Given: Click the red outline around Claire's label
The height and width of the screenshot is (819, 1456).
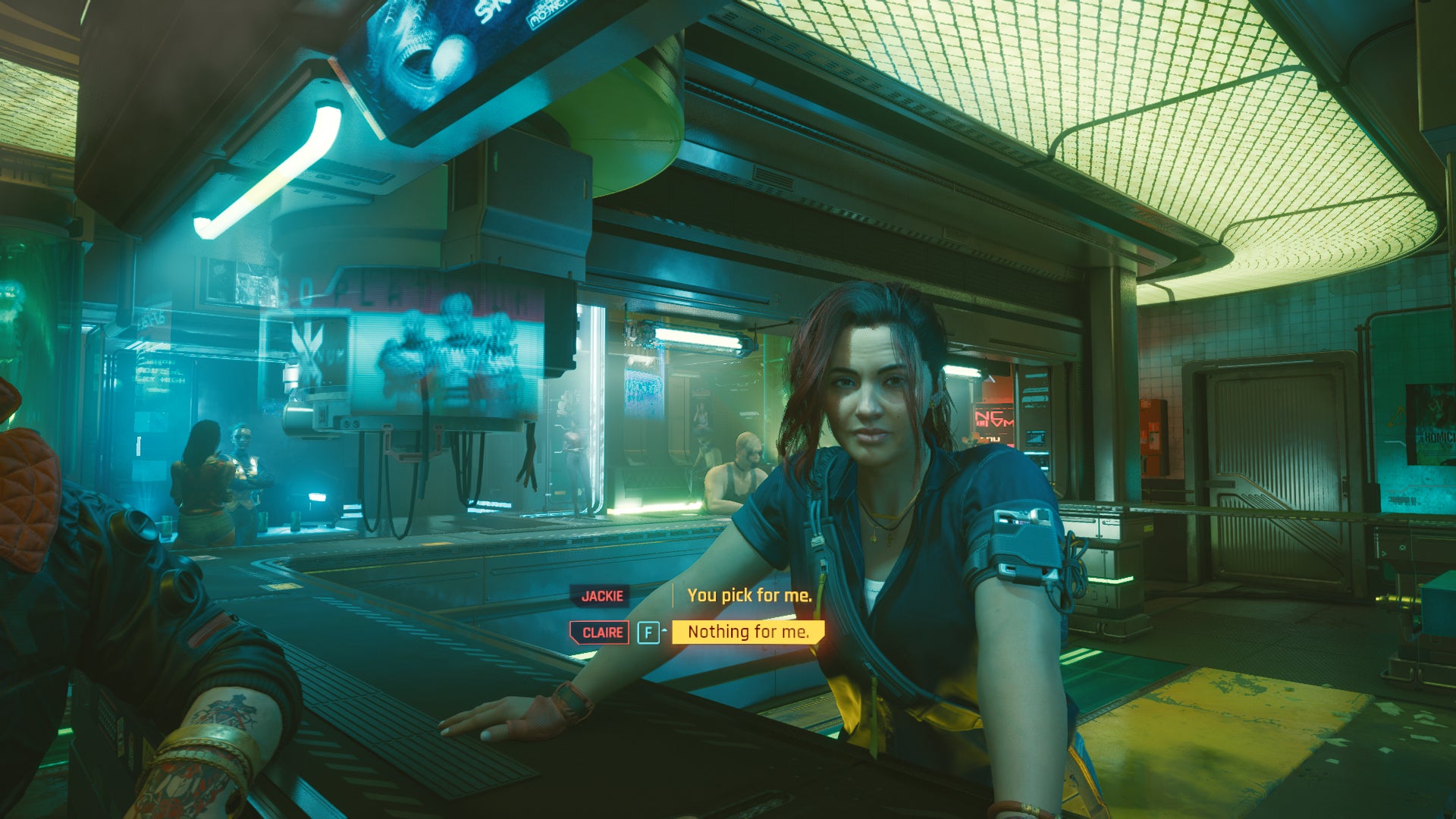Looking at the screenshot, I should (x=571, y=631).
